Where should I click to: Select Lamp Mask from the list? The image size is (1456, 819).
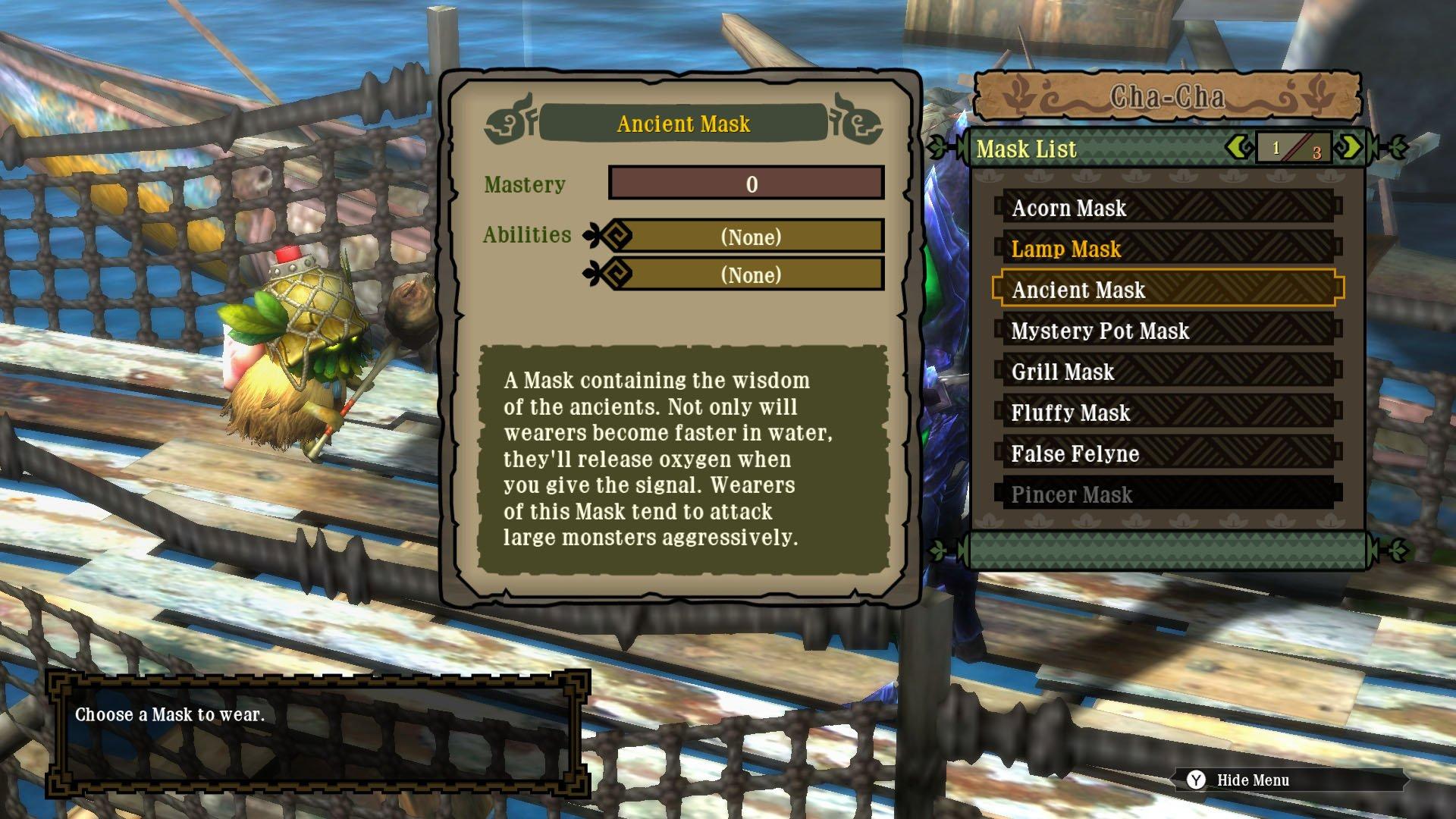point(1066,249)
